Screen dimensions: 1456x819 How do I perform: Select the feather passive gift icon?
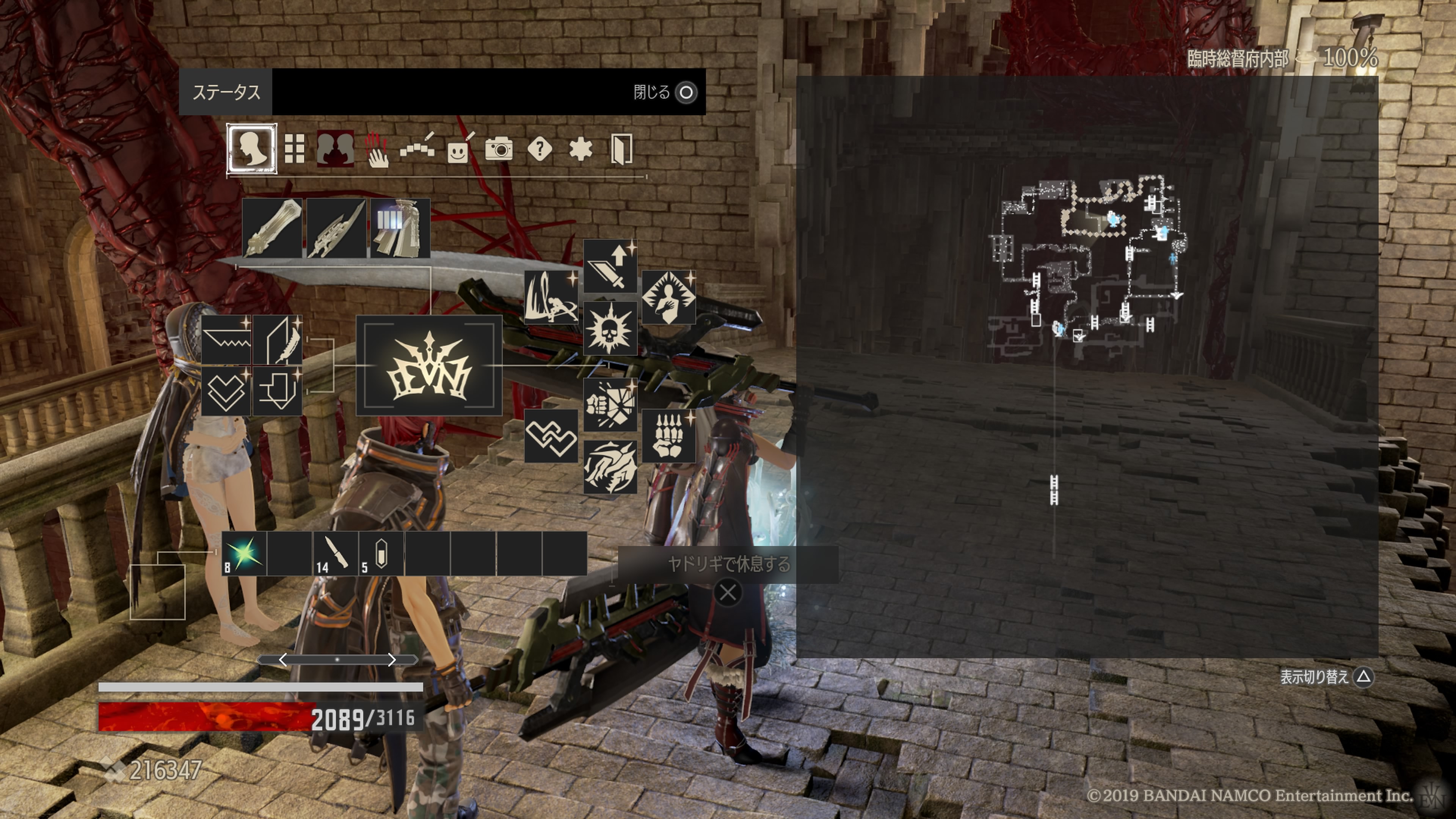coord(278,340)
